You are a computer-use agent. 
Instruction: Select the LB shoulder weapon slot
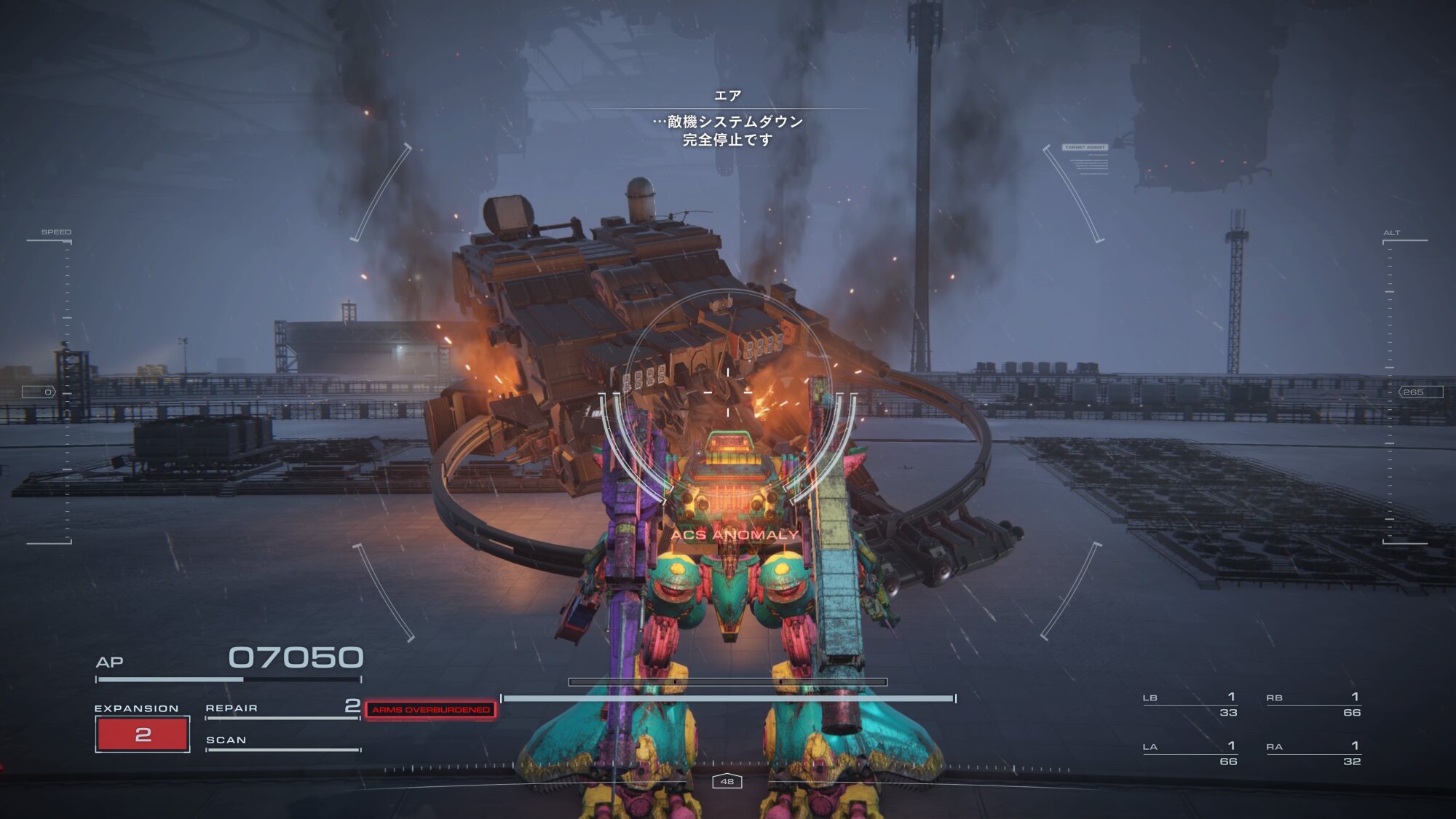point(1190,704)
